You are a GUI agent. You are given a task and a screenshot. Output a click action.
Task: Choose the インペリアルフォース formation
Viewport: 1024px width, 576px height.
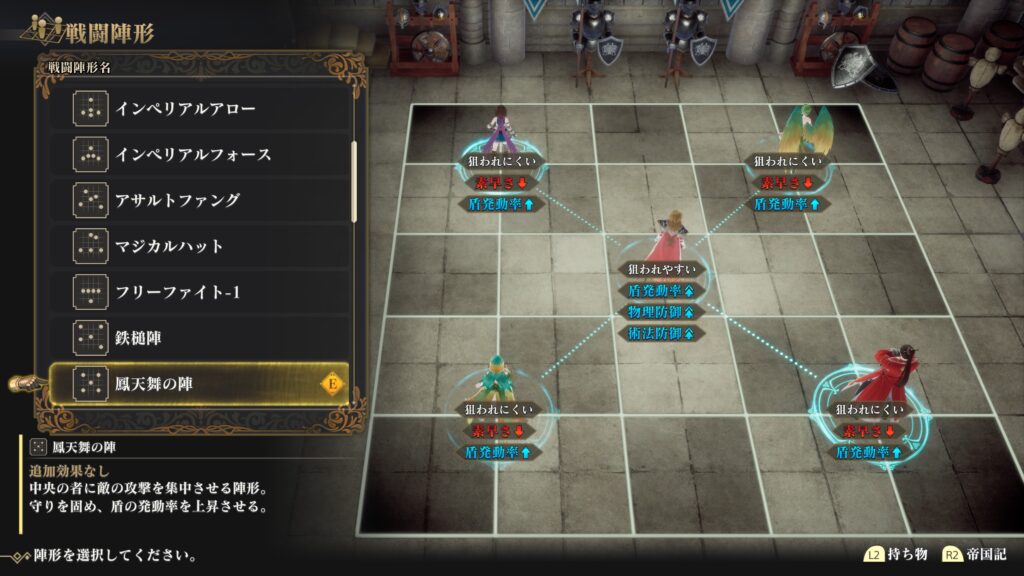[x=200, y=154]
